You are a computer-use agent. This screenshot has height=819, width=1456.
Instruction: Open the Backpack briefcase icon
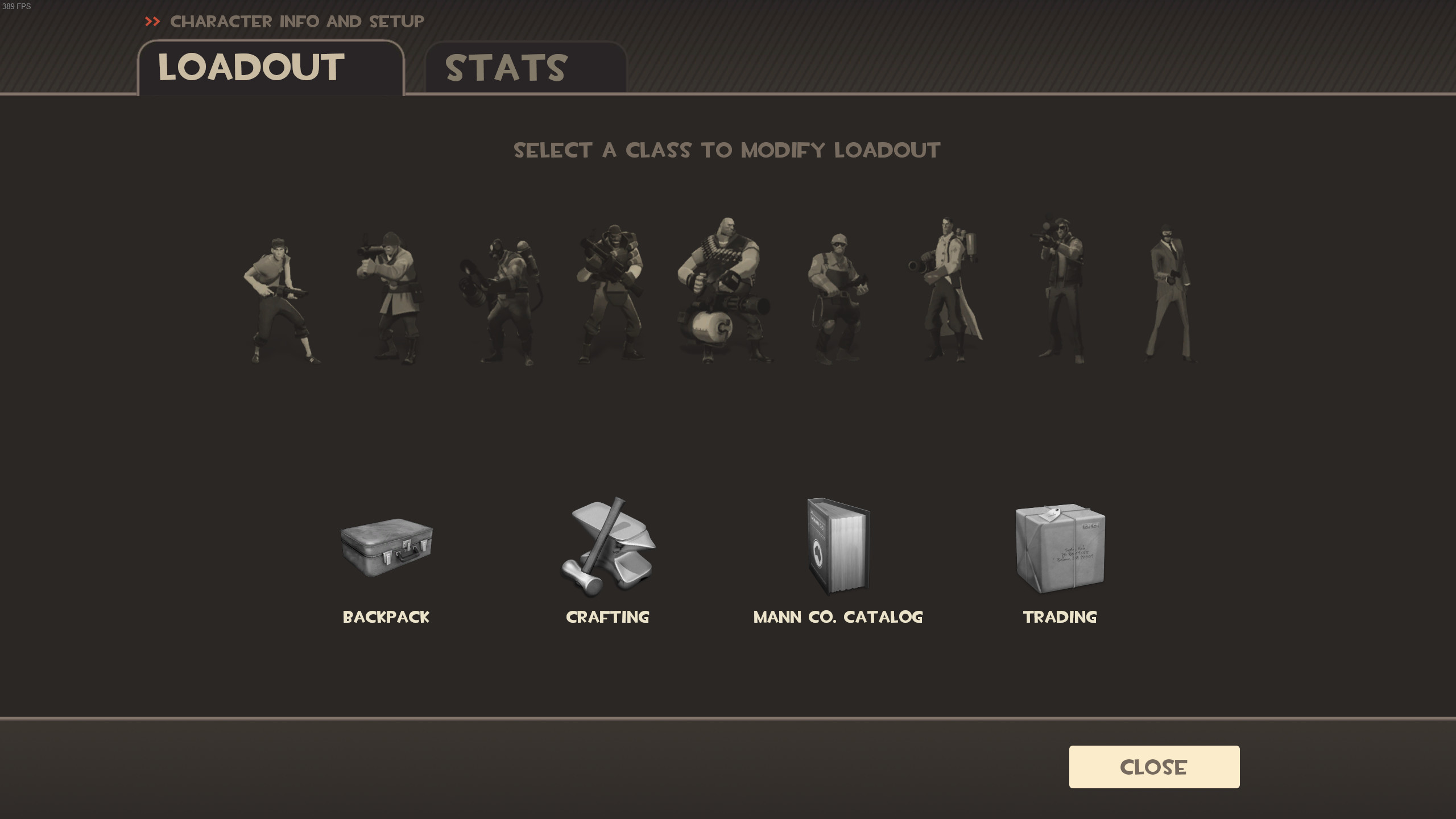[x=386, y=549]
